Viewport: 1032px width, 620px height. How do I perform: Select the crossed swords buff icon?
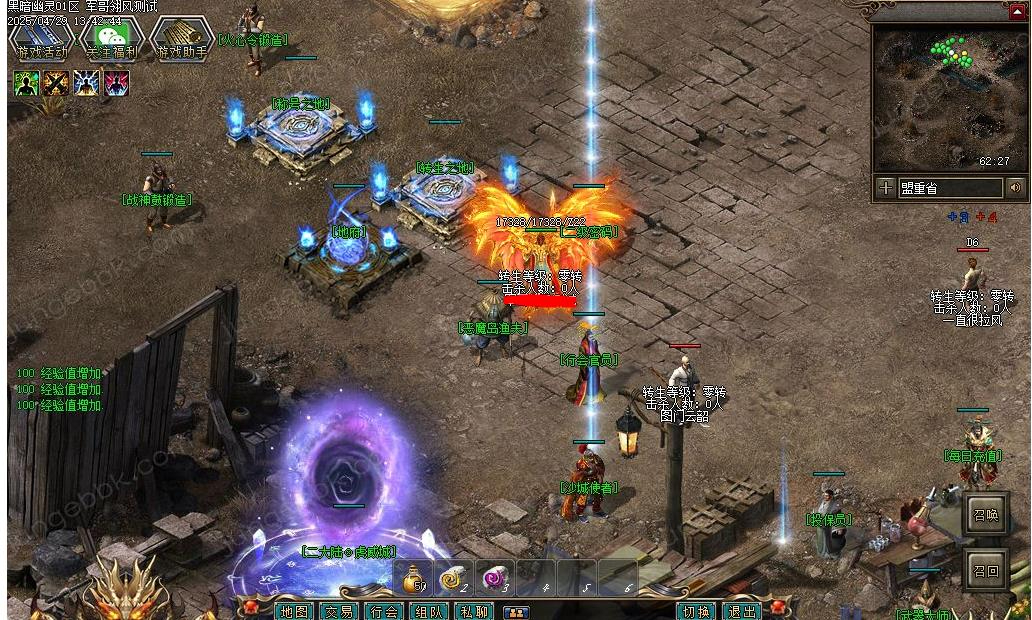coord(56,83)
